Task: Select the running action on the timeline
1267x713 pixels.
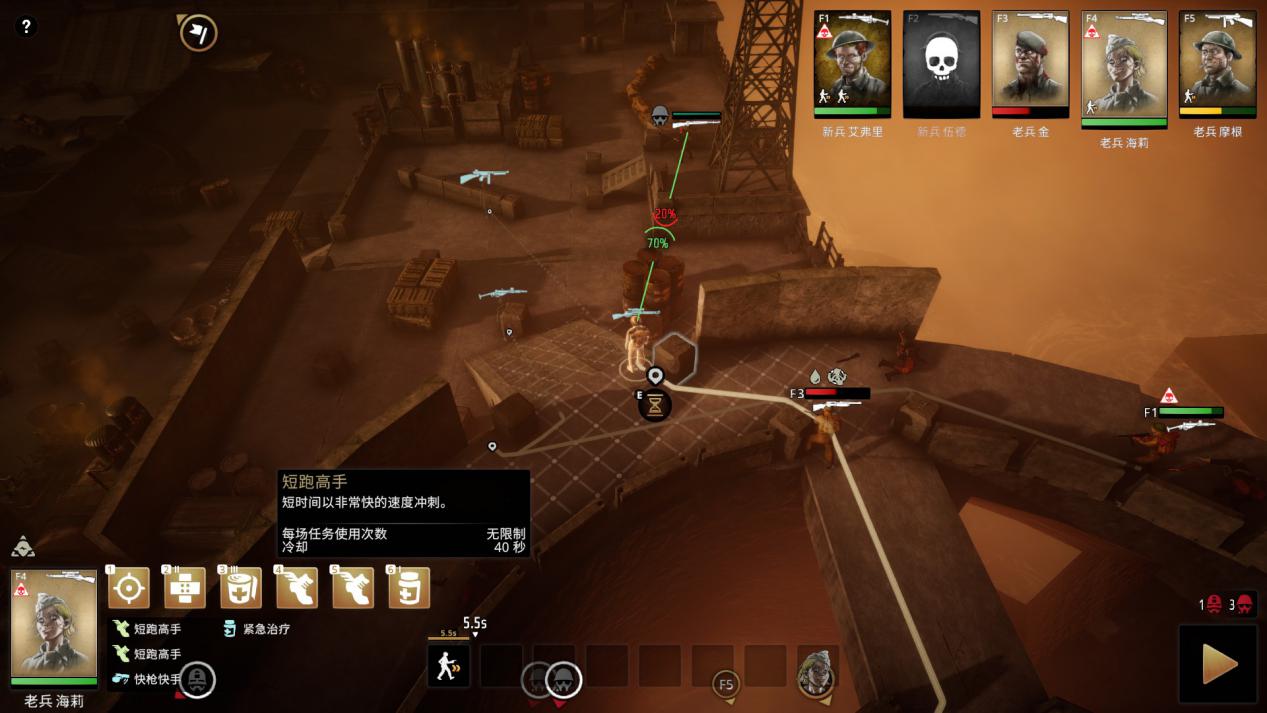Action: [x=448, y=666]
